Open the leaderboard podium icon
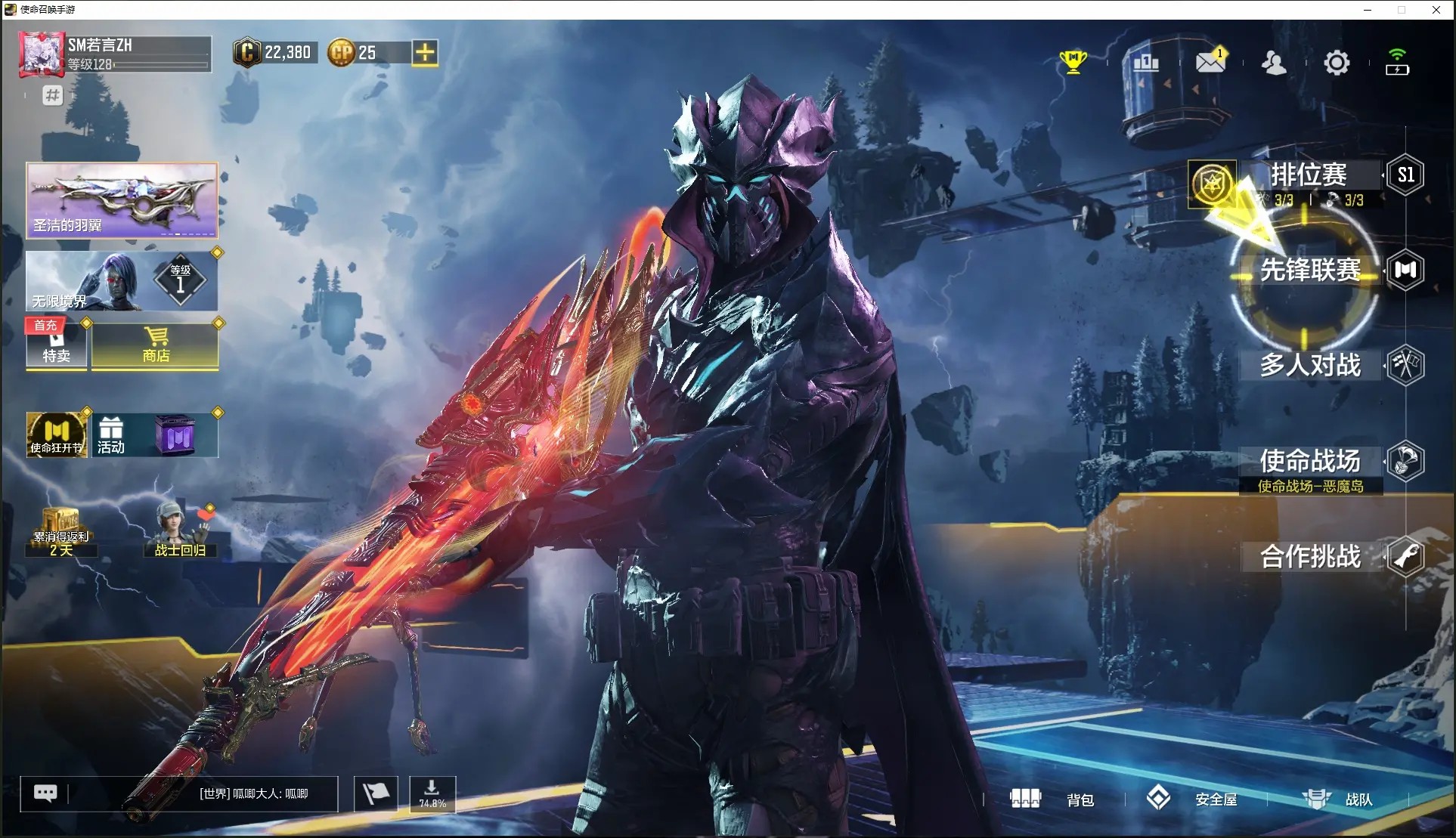 [1146, 63]
